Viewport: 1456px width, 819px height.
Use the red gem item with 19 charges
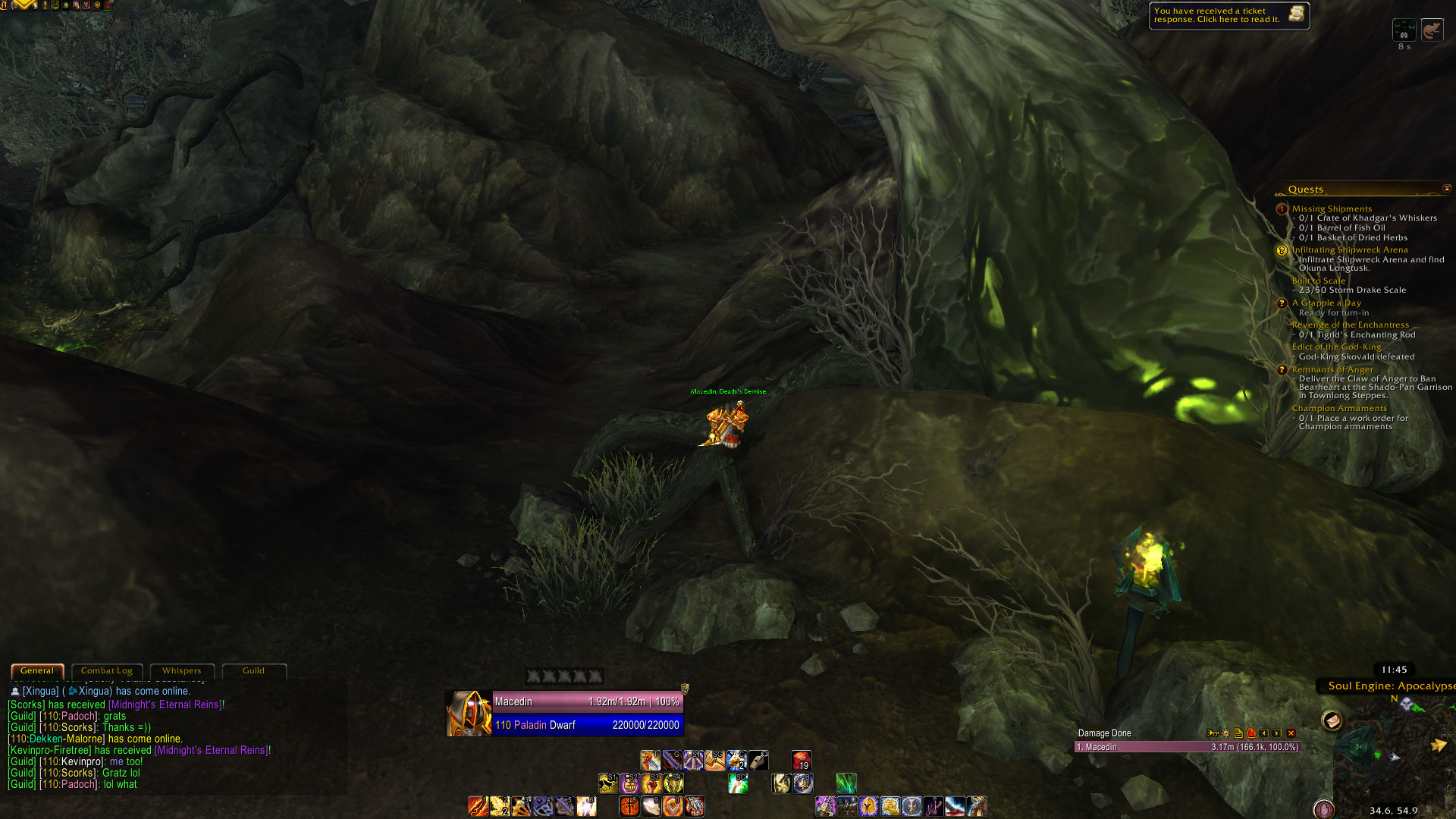coord(801,760)
